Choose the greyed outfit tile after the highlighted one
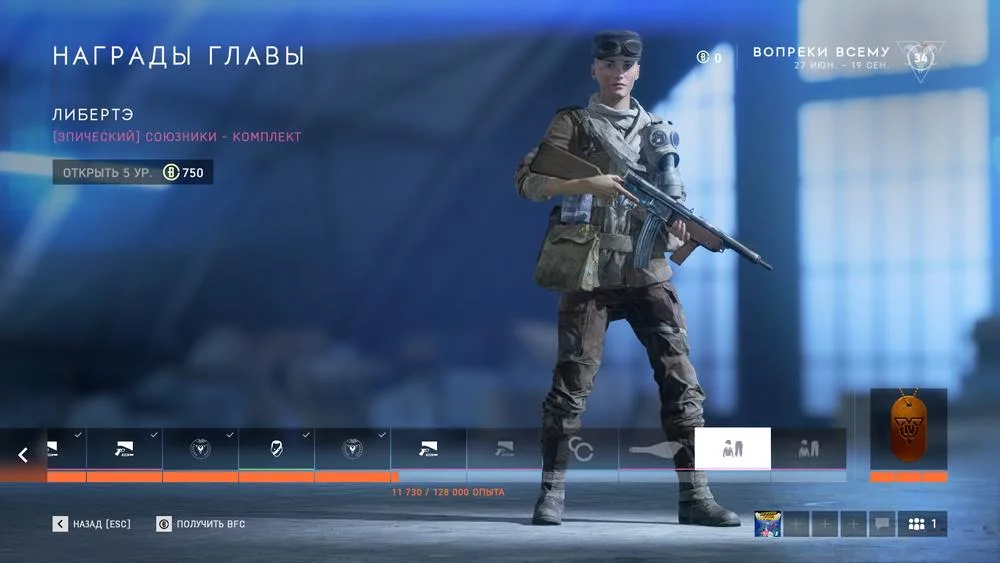 coord(808,449)
